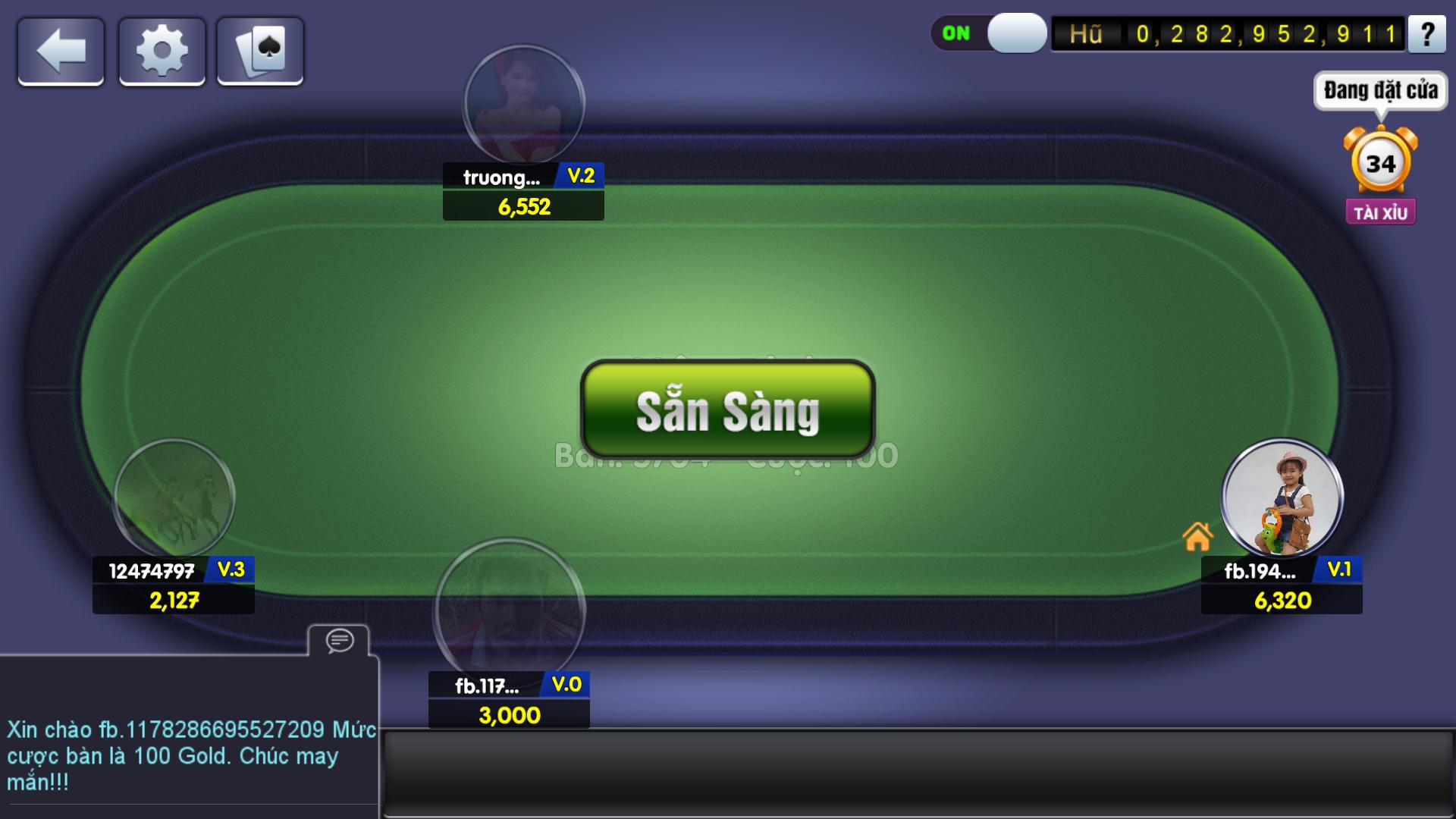Click the Hũ jackpot counter
Screen dimensions: 1456x819
pyautogui.click(x=1228, y=34)
